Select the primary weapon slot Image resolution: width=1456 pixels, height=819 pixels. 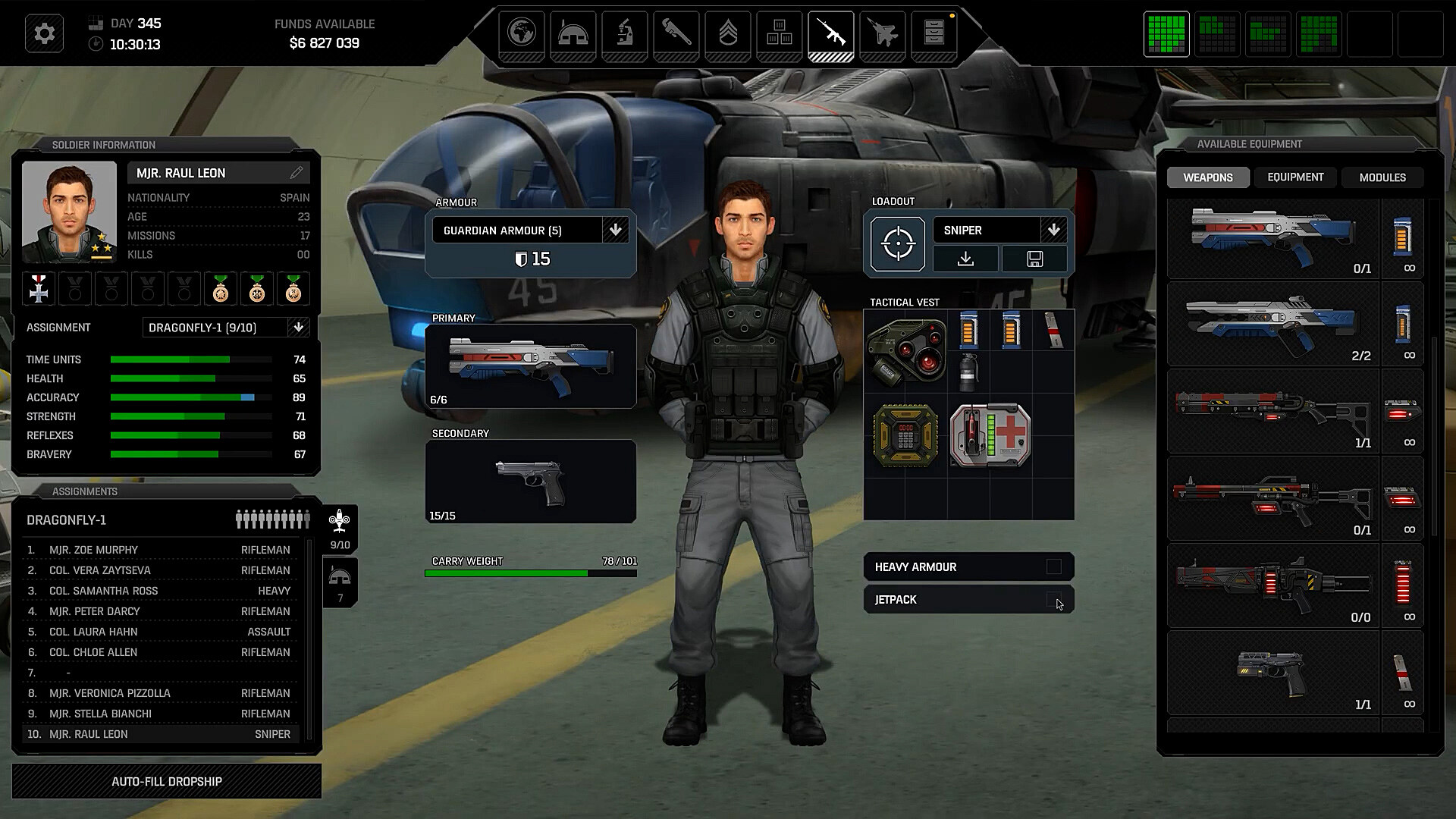531,366
